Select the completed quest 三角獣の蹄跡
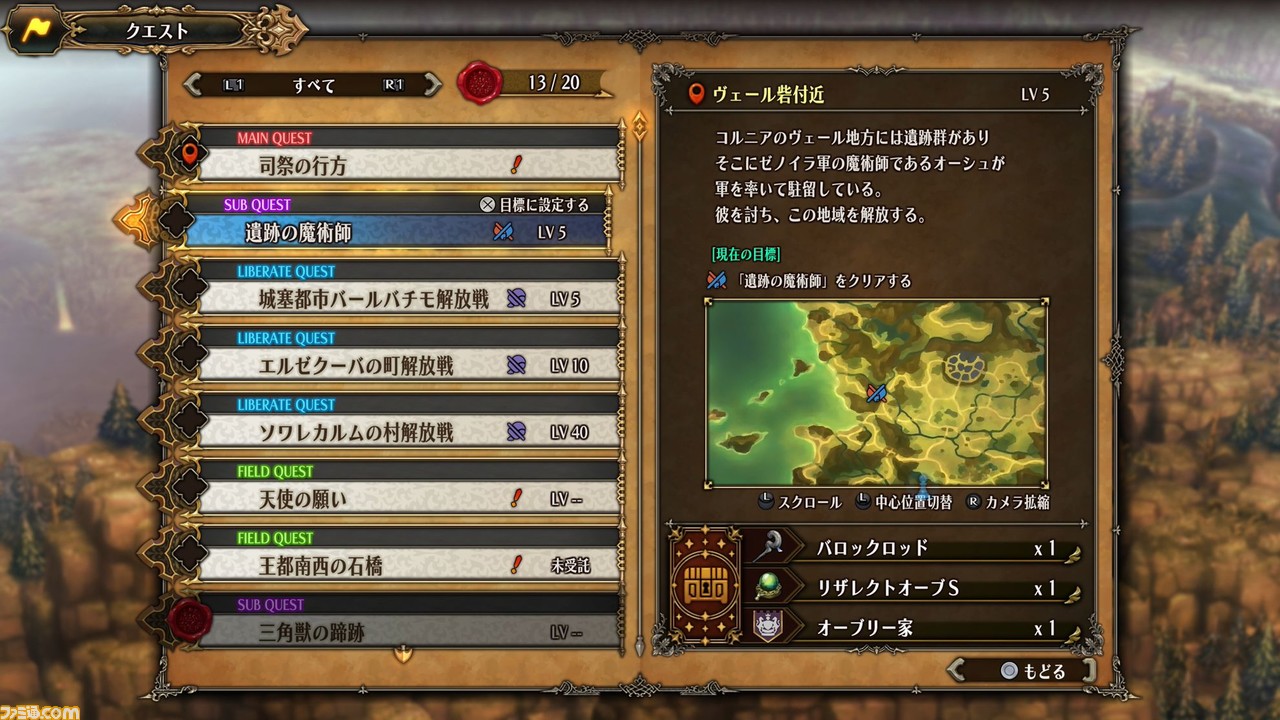The width and height of the screenshot is (1280, 720). (x=408, y=632)
